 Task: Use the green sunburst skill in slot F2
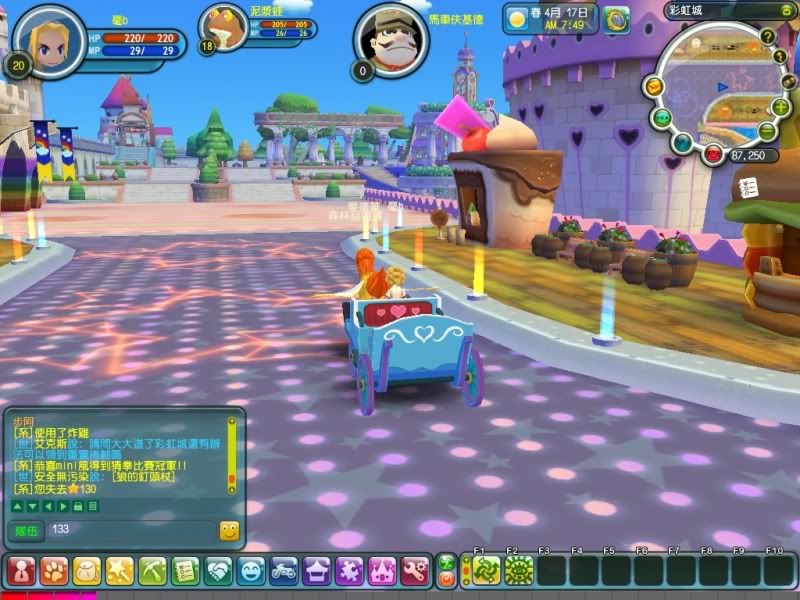(518, 570)
